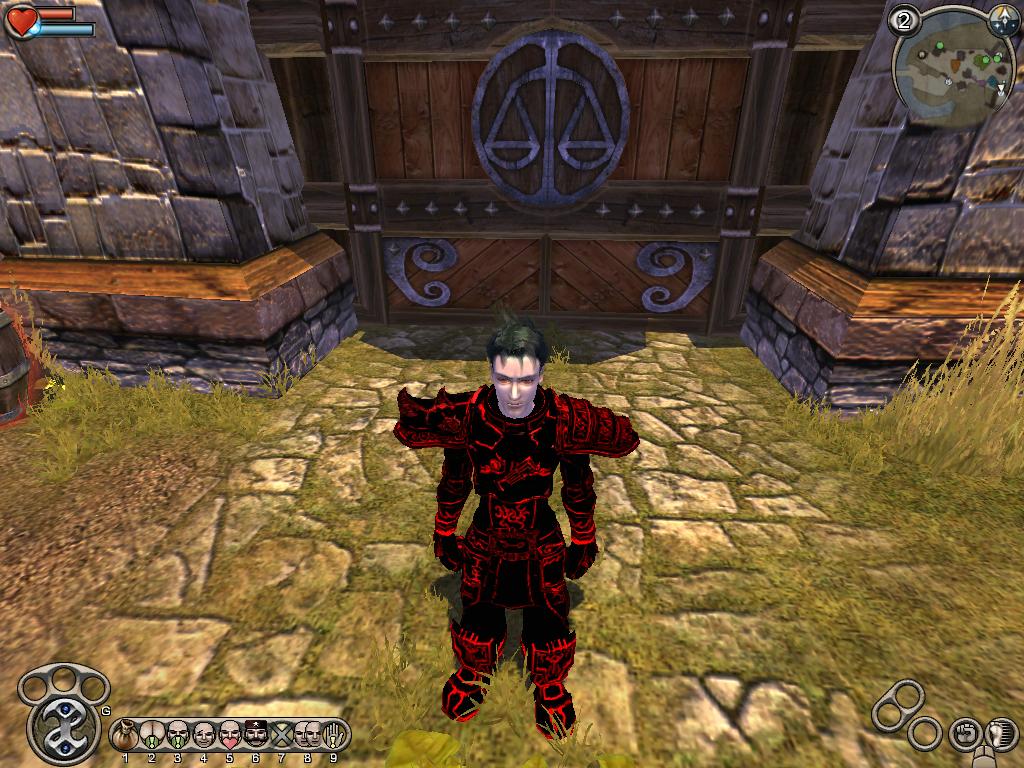The width and height of the screenshot is (1024, 768).
Task: Select the pirate hat face in slot 6
Action: point(256,735)
